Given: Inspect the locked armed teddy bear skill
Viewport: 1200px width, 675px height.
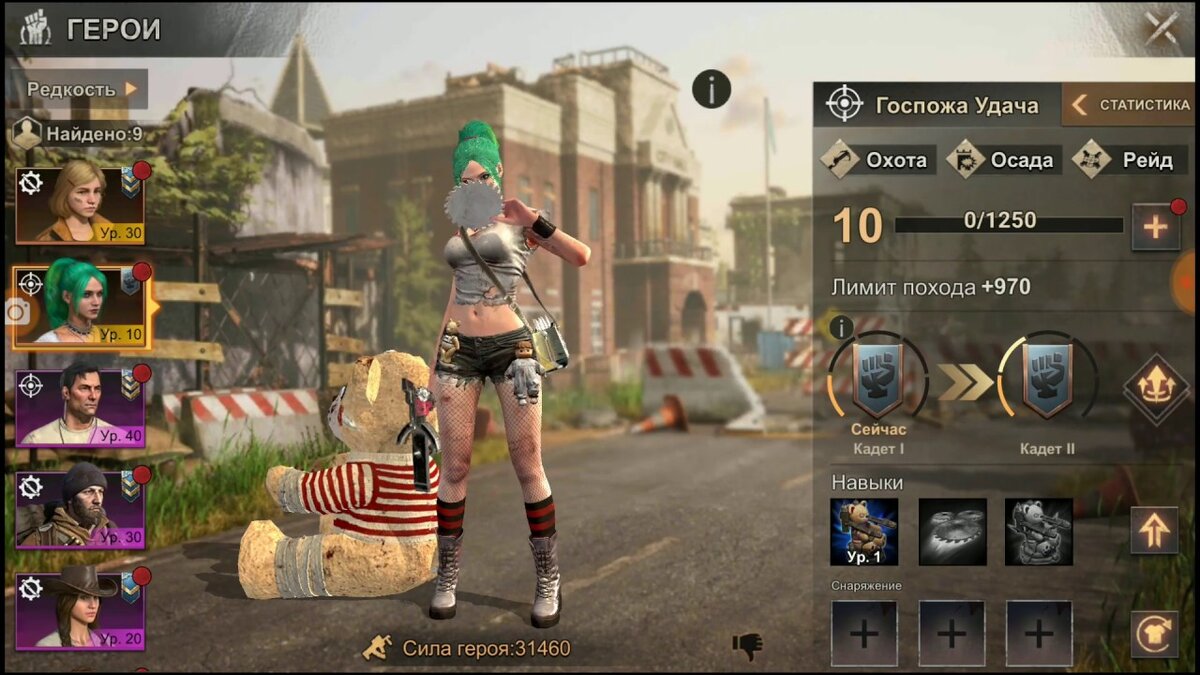Looking at the screenshot, I should click(x=1039, y=532).
